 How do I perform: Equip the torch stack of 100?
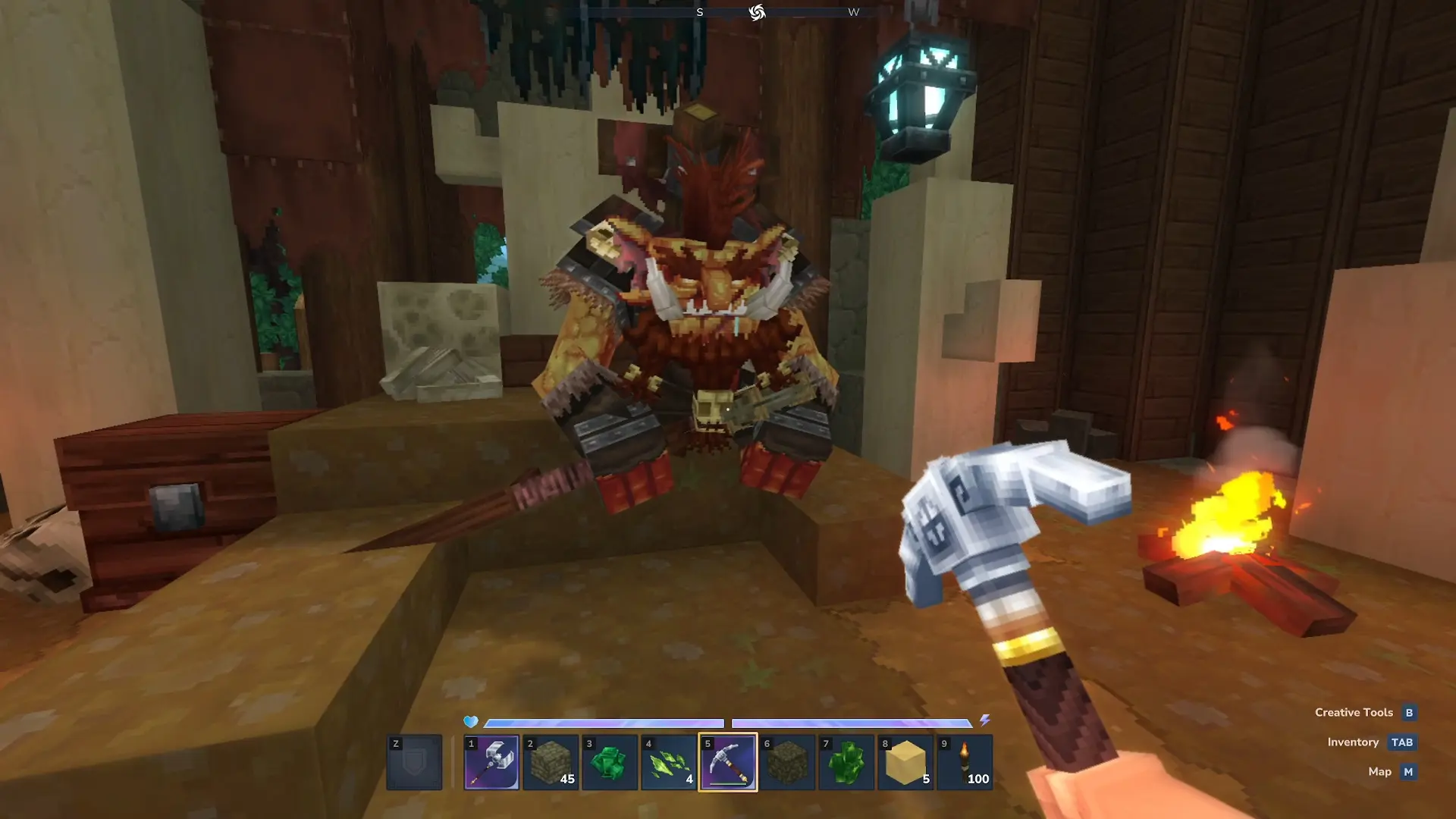(965, 762)
